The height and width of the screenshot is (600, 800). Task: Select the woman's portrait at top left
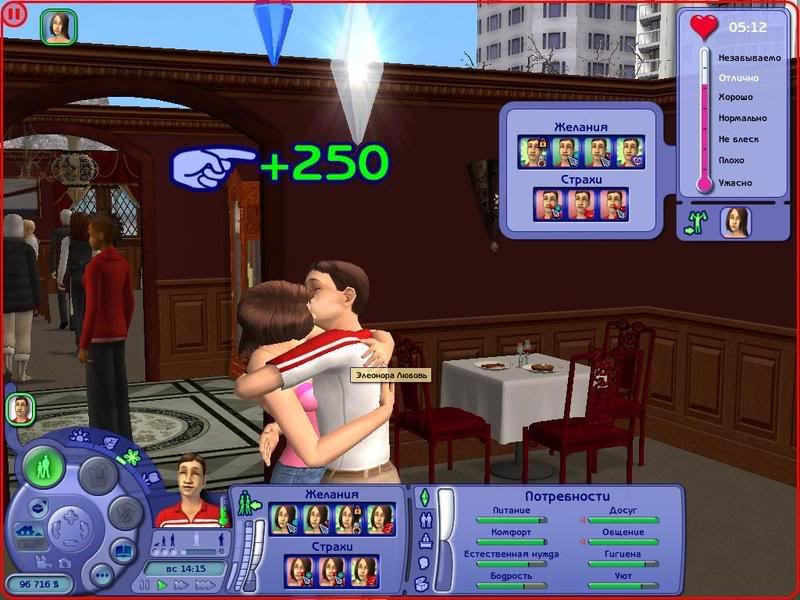click(x=58, y=27)
